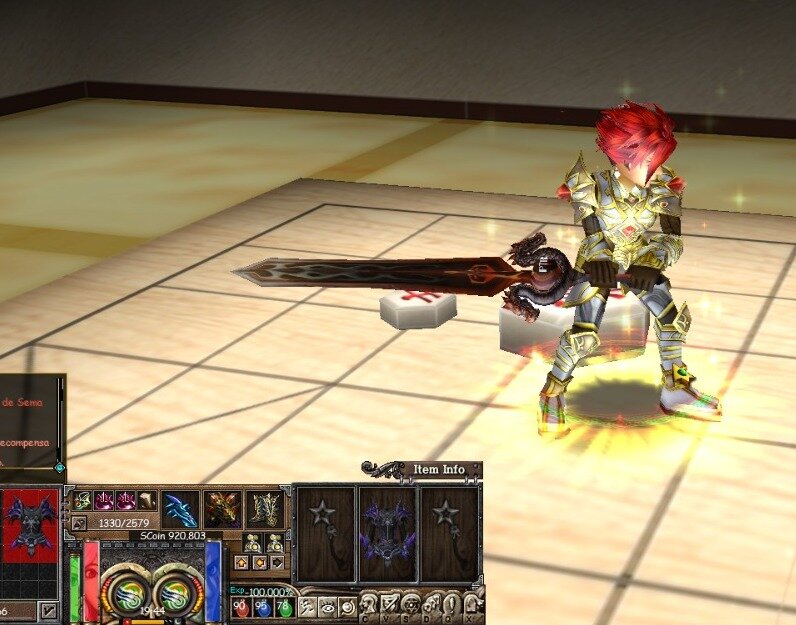Select the golden dragon armor slot
The height and width of the screenshot is (625, 796).
(222, 509)
